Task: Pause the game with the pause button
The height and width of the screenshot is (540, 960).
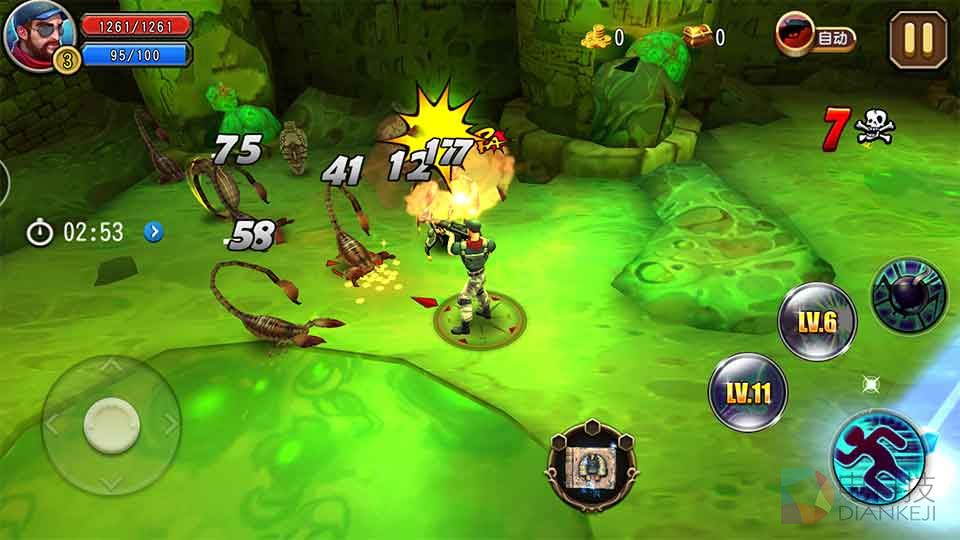Action: click(x=918, y=39)
